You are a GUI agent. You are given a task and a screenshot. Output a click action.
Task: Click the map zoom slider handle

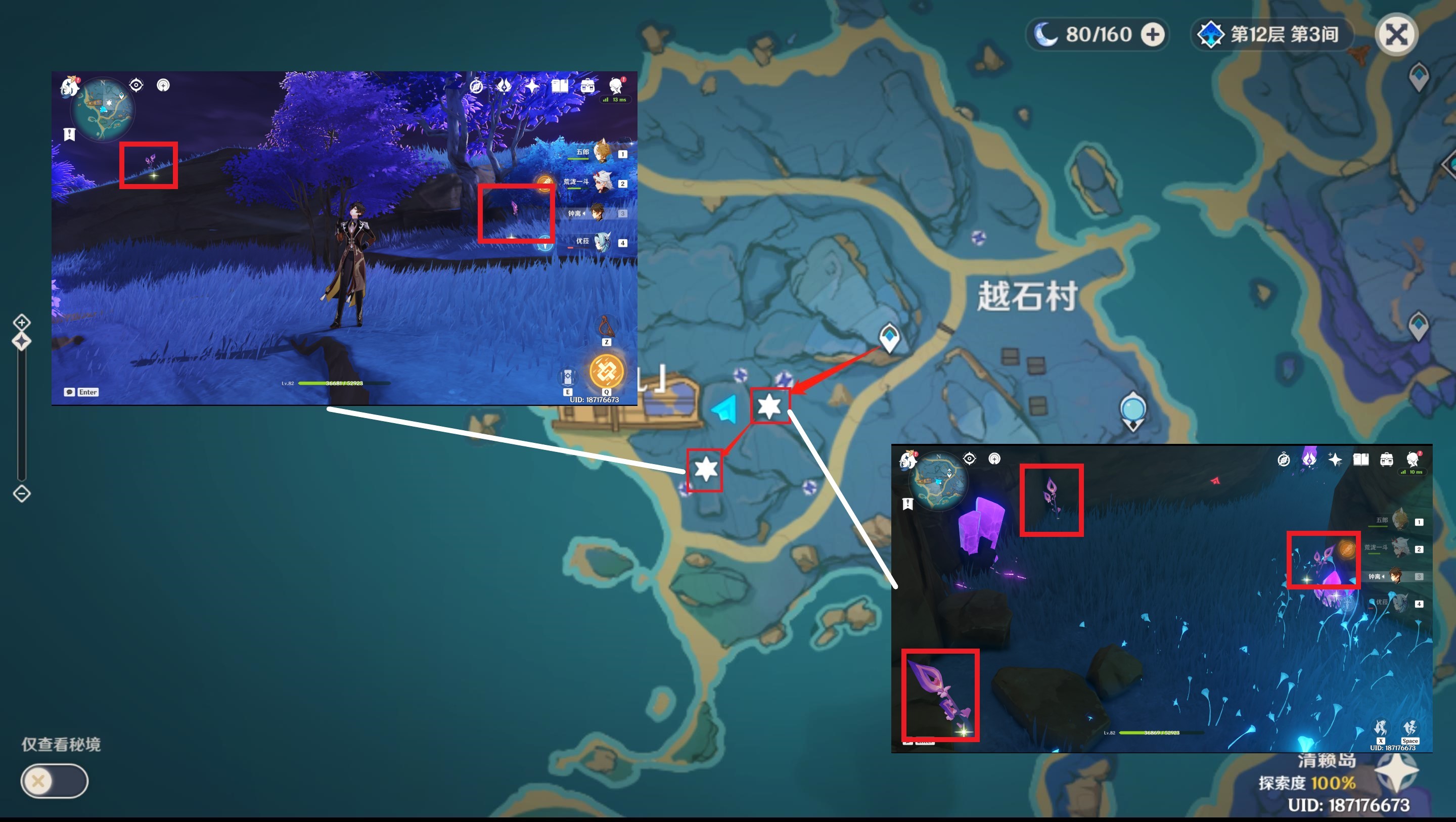coord(21,341)
